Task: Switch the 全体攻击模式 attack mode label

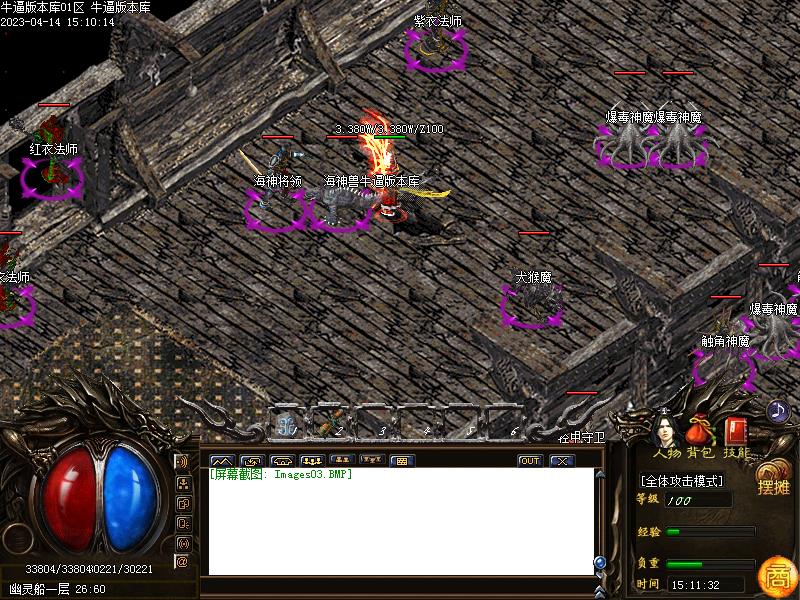Action: [682, 481]
